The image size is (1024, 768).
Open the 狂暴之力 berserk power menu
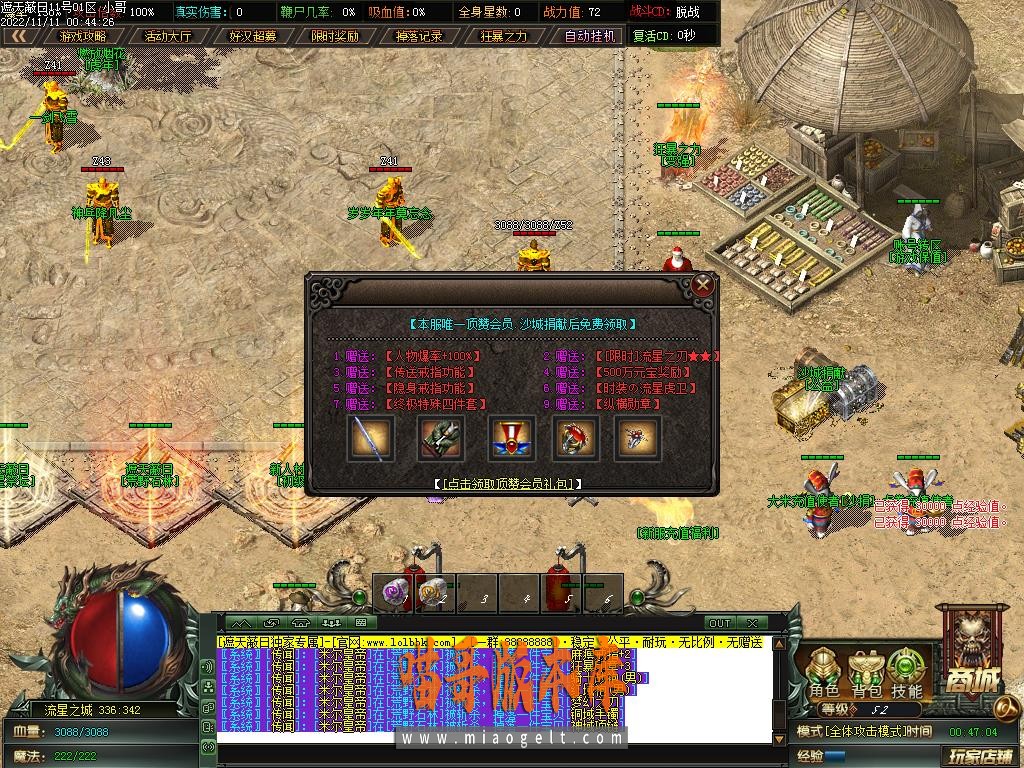(503, 36)
